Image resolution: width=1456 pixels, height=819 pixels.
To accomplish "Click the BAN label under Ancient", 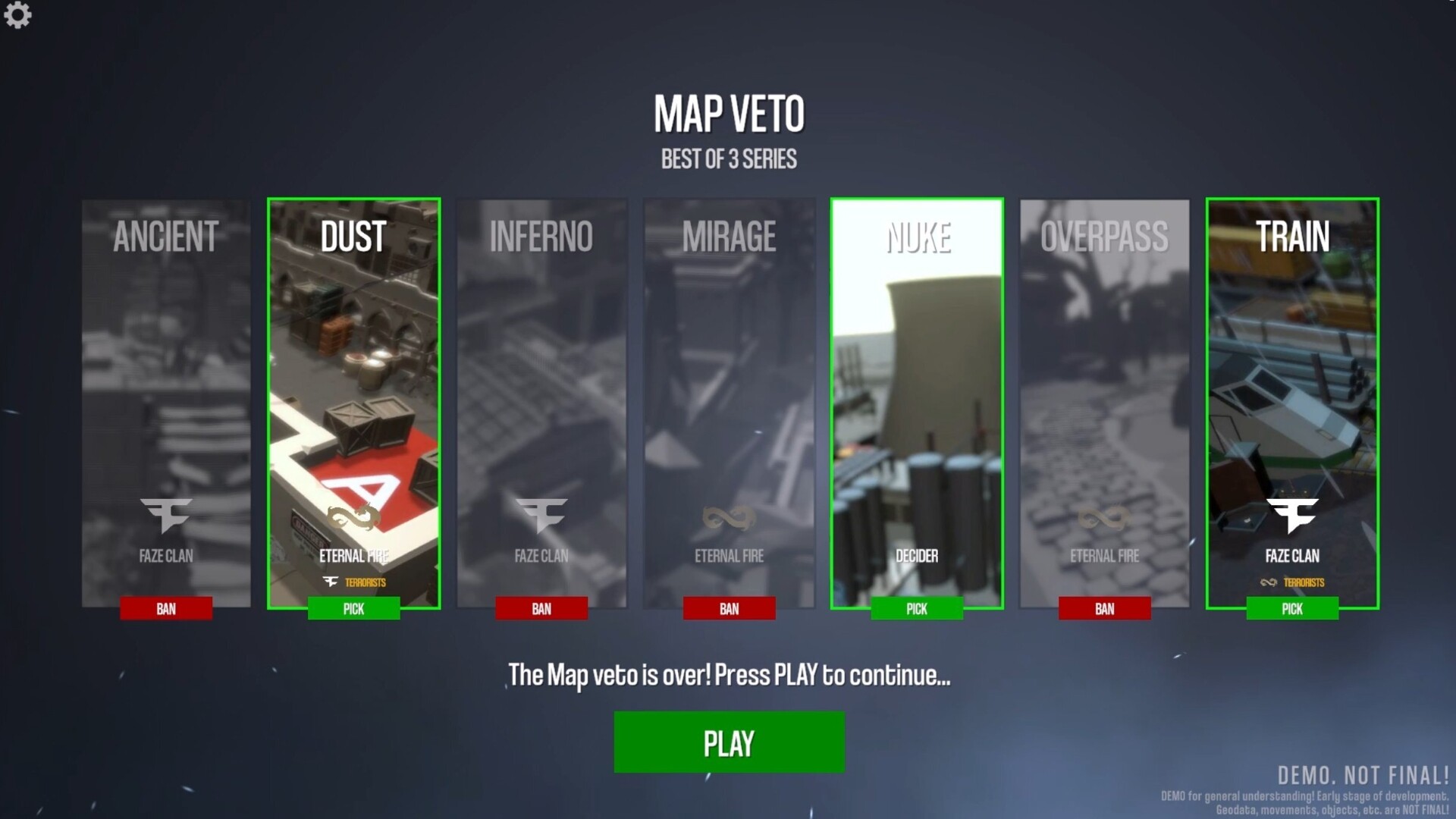I will (166, 609).
